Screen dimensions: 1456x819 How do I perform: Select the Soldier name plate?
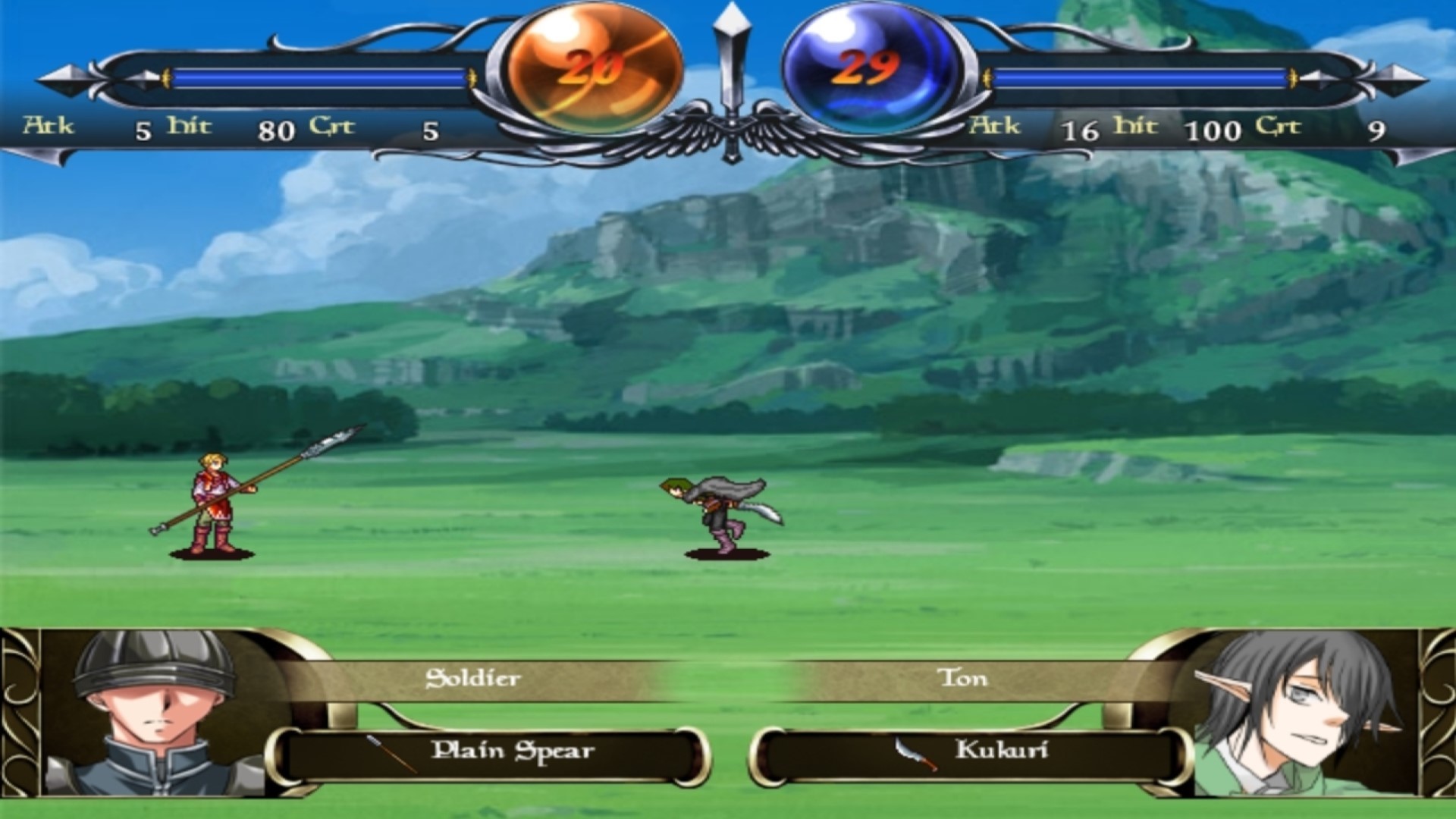474,679
